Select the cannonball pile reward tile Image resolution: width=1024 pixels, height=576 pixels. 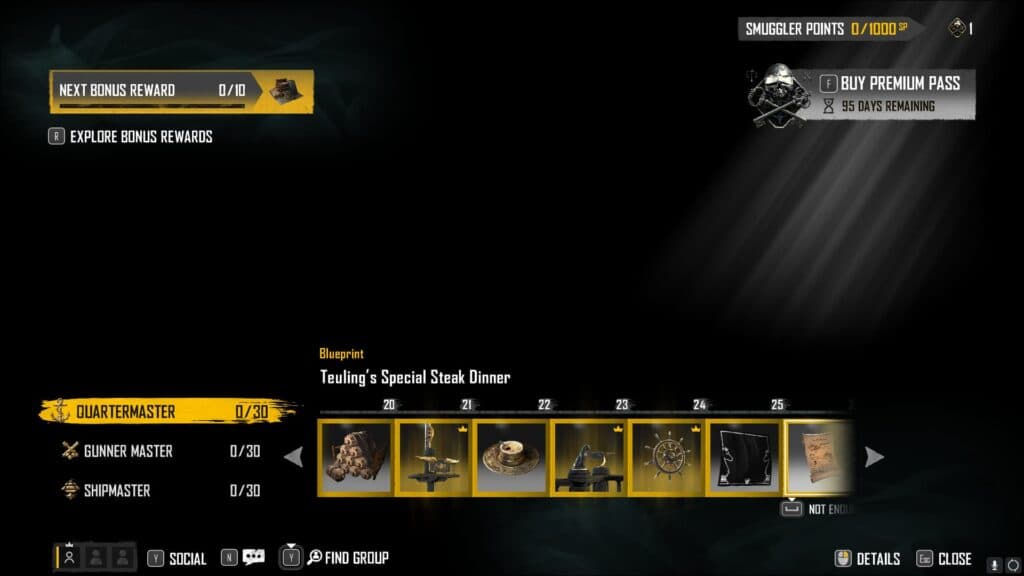(357, 457)
